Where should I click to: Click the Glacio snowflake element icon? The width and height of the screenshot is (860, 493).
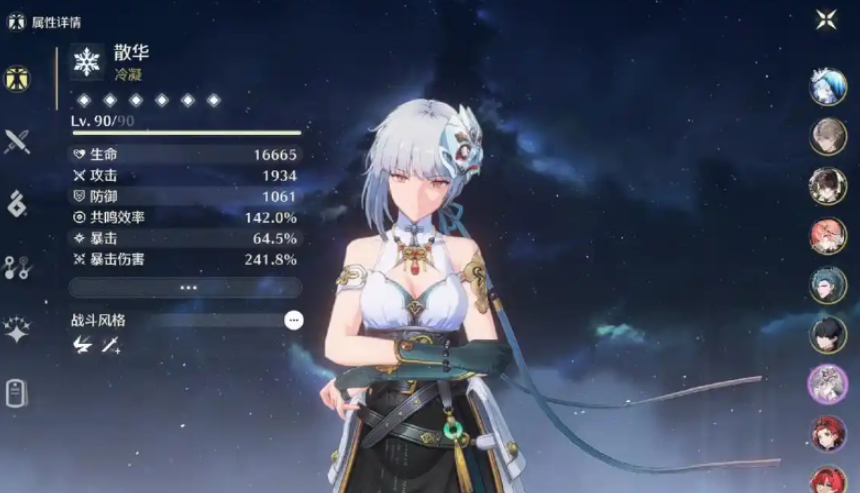[88, 62]
